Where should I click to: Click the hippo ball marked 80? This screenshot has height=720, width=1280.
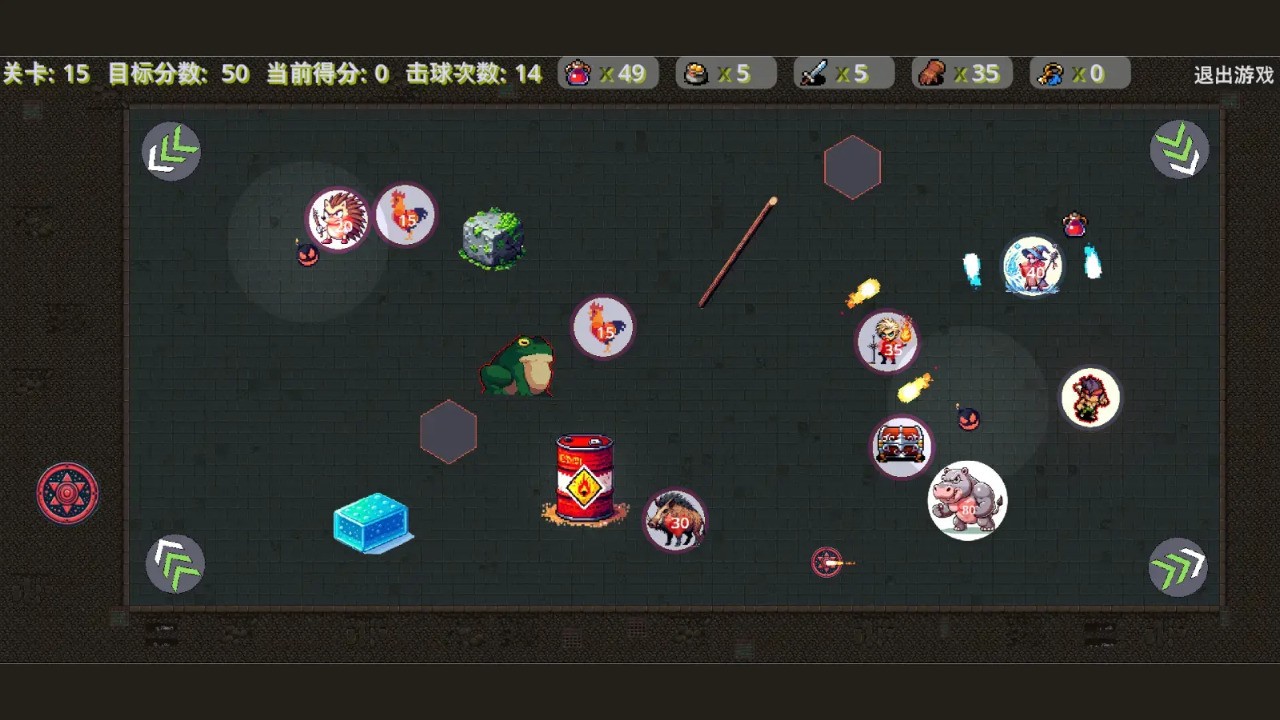967,500
